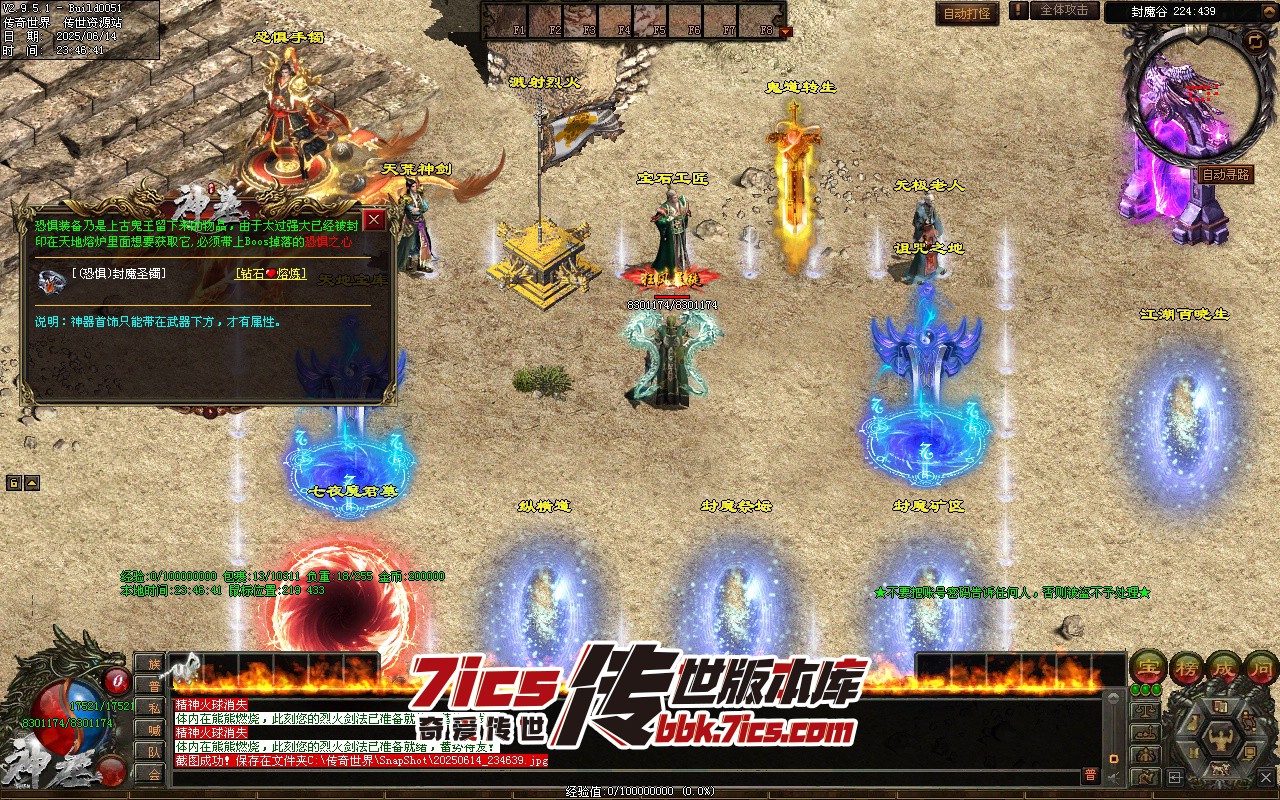Select the 队 team chat channel
The width and height of the screenshot is (1280, 800).
pyautogui.click(x=153, y=752)
